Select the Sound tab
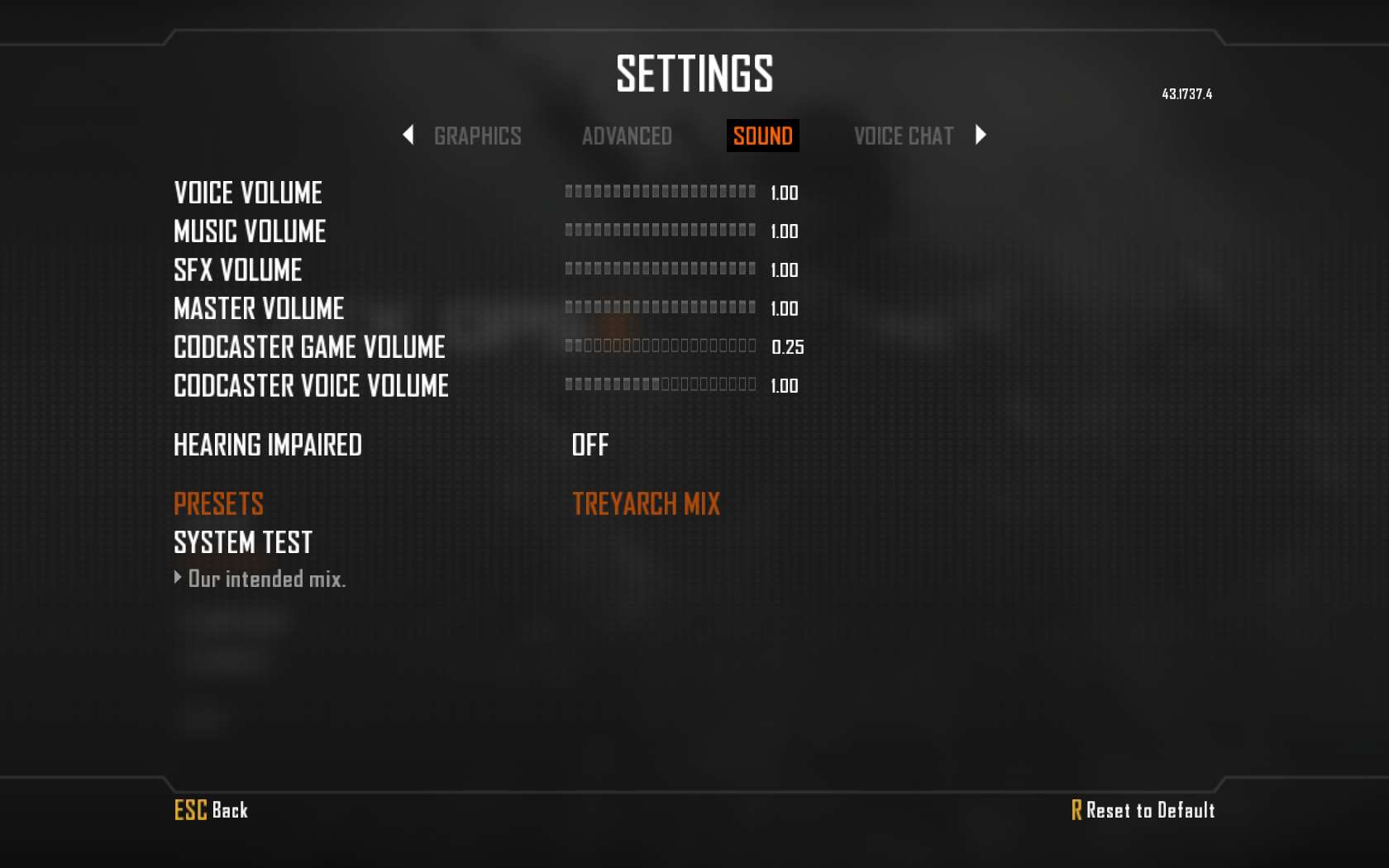The height and width of the screenshot is (868, 1389). (x=762, y=136)
